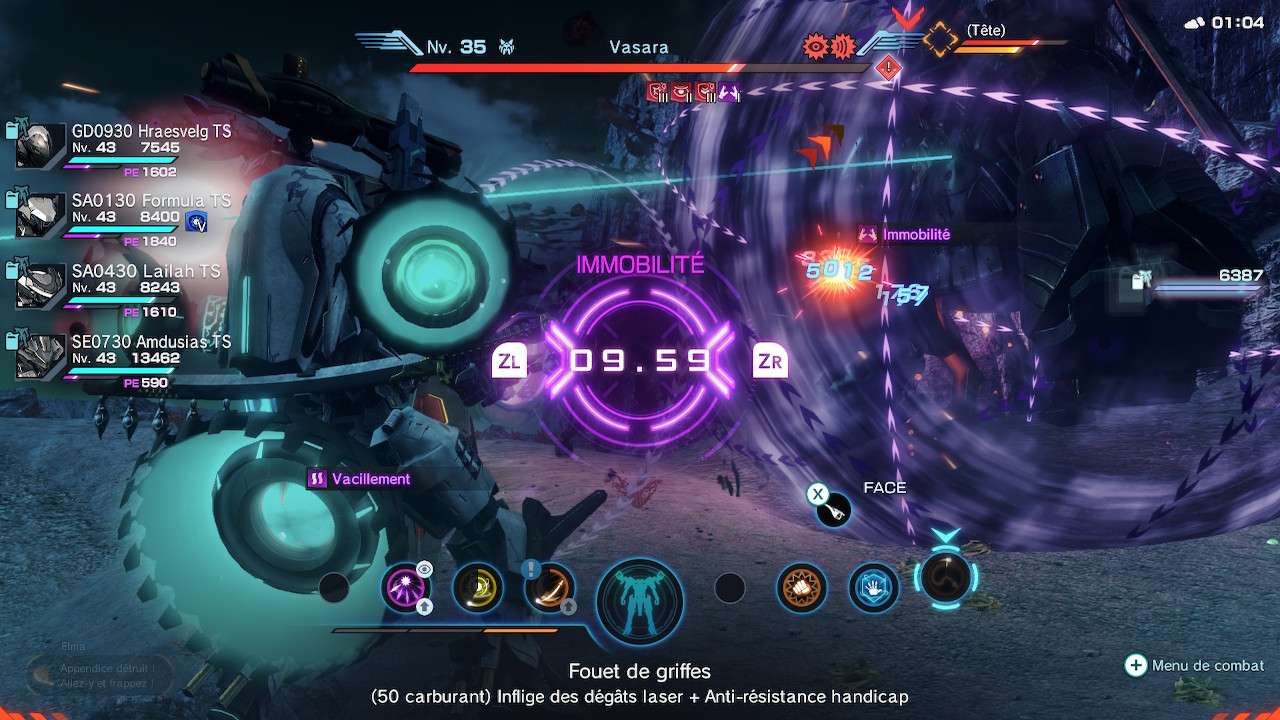Select the purple burst art icon
The height and width of the screenshot is (720, 1280).
click(x=407, y=588)
